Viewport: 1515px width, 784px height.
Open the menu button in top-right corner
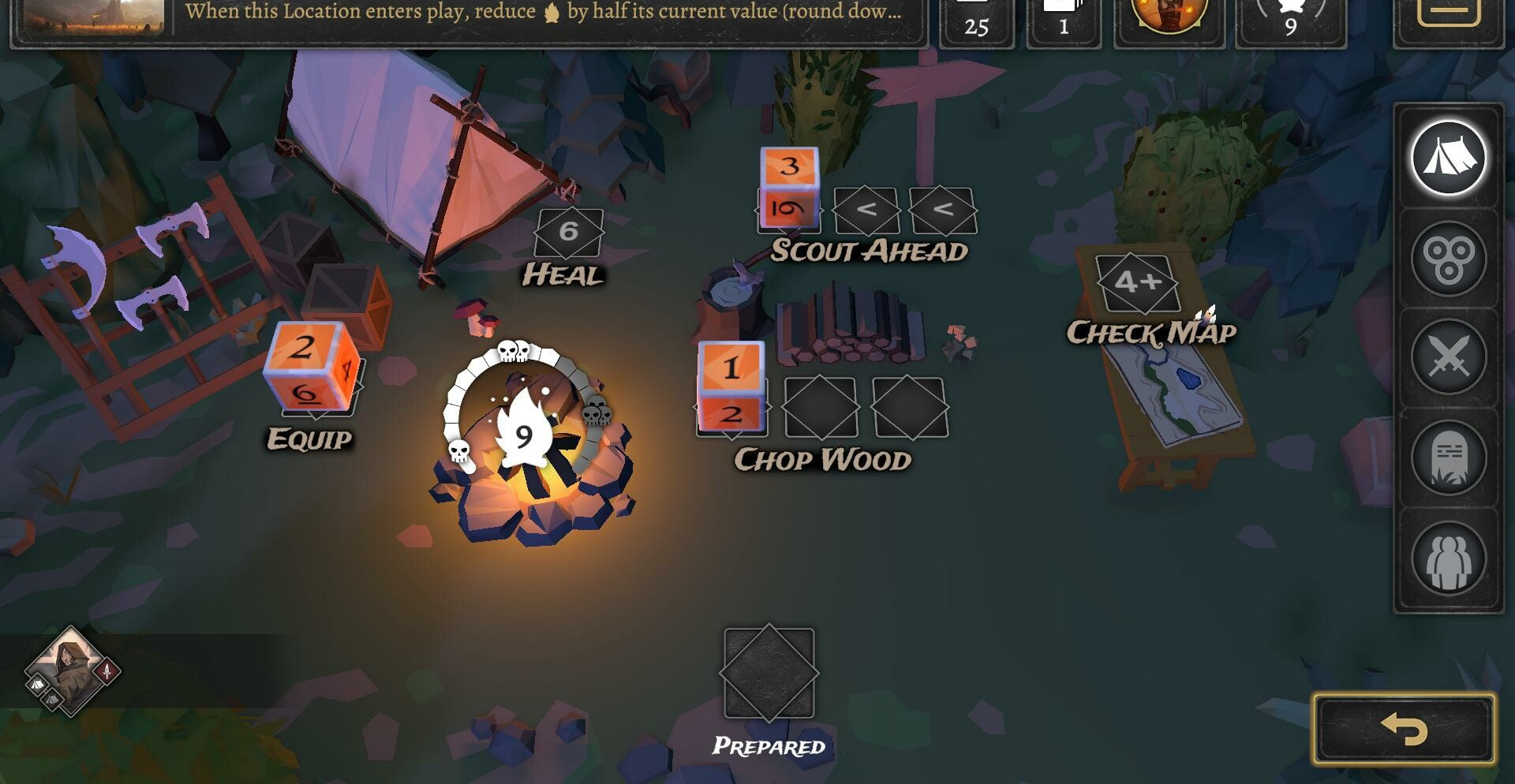[1448, 16]
